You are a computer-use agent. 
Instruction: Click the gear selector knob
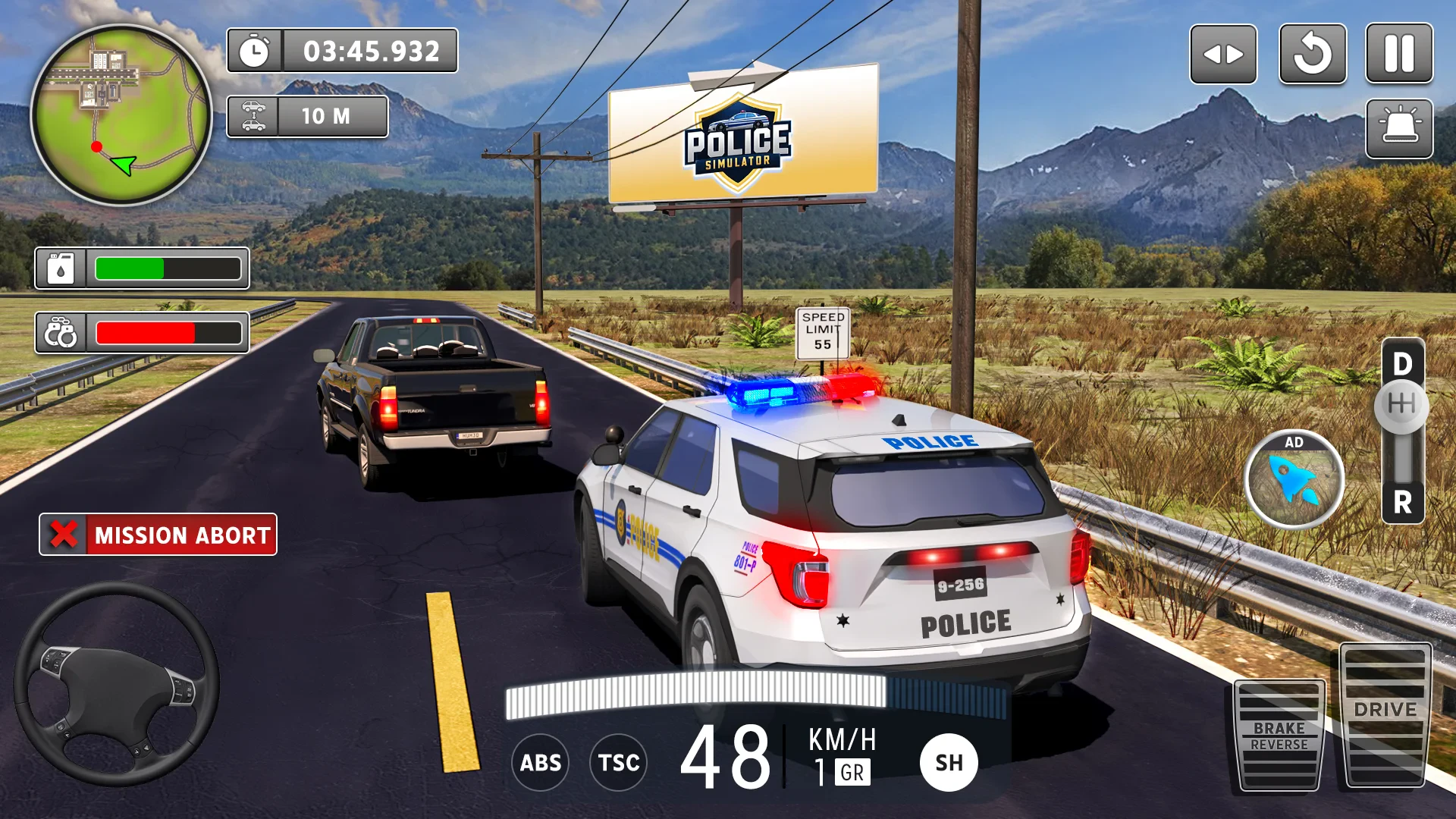click(x=1401, y=404)
